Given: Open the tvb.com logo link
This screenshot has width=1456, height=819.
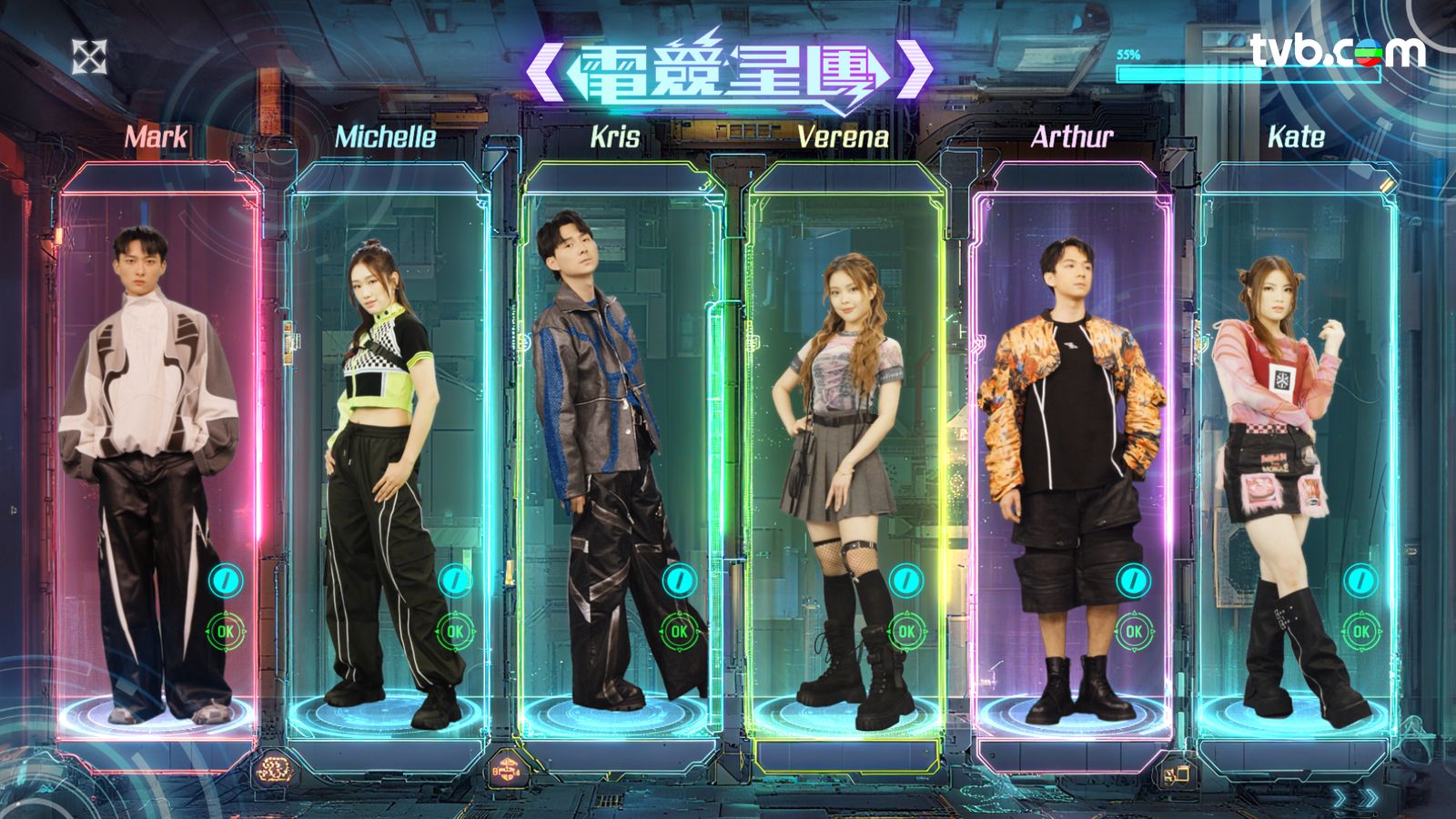Looking at the screenshot, I should click(x=1337, y=51).
